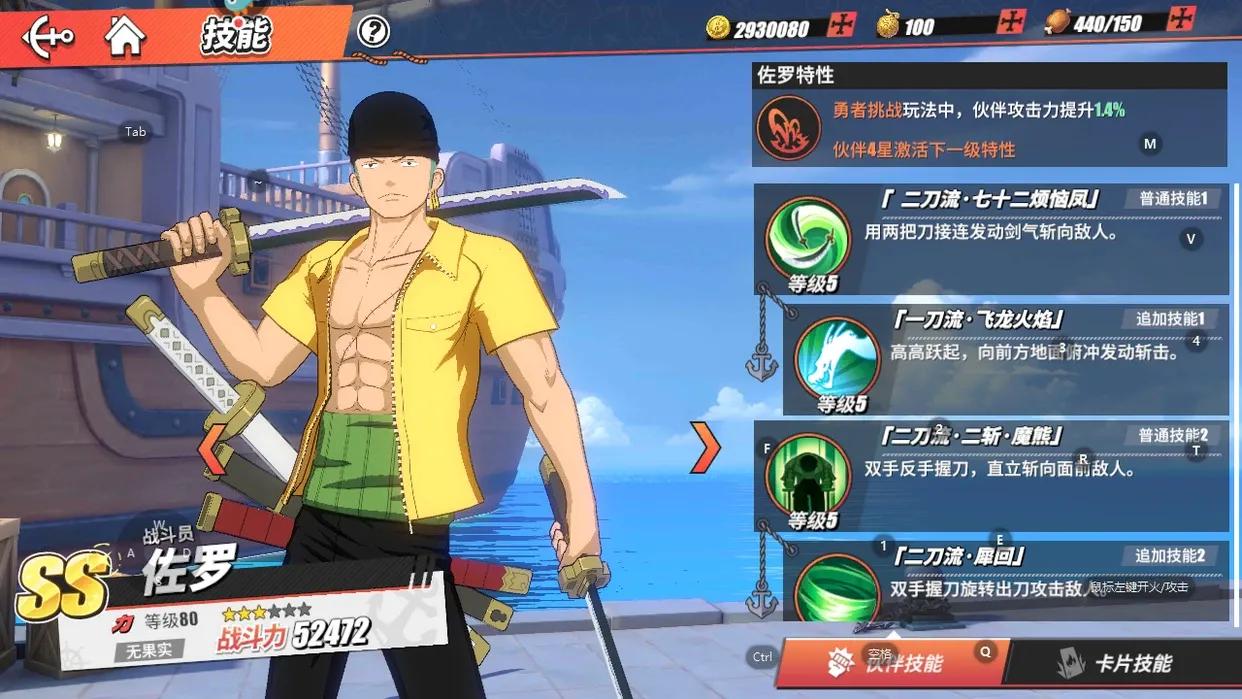
Task: Switch to the 卡片技能 tab
Action: point(1115,663)
